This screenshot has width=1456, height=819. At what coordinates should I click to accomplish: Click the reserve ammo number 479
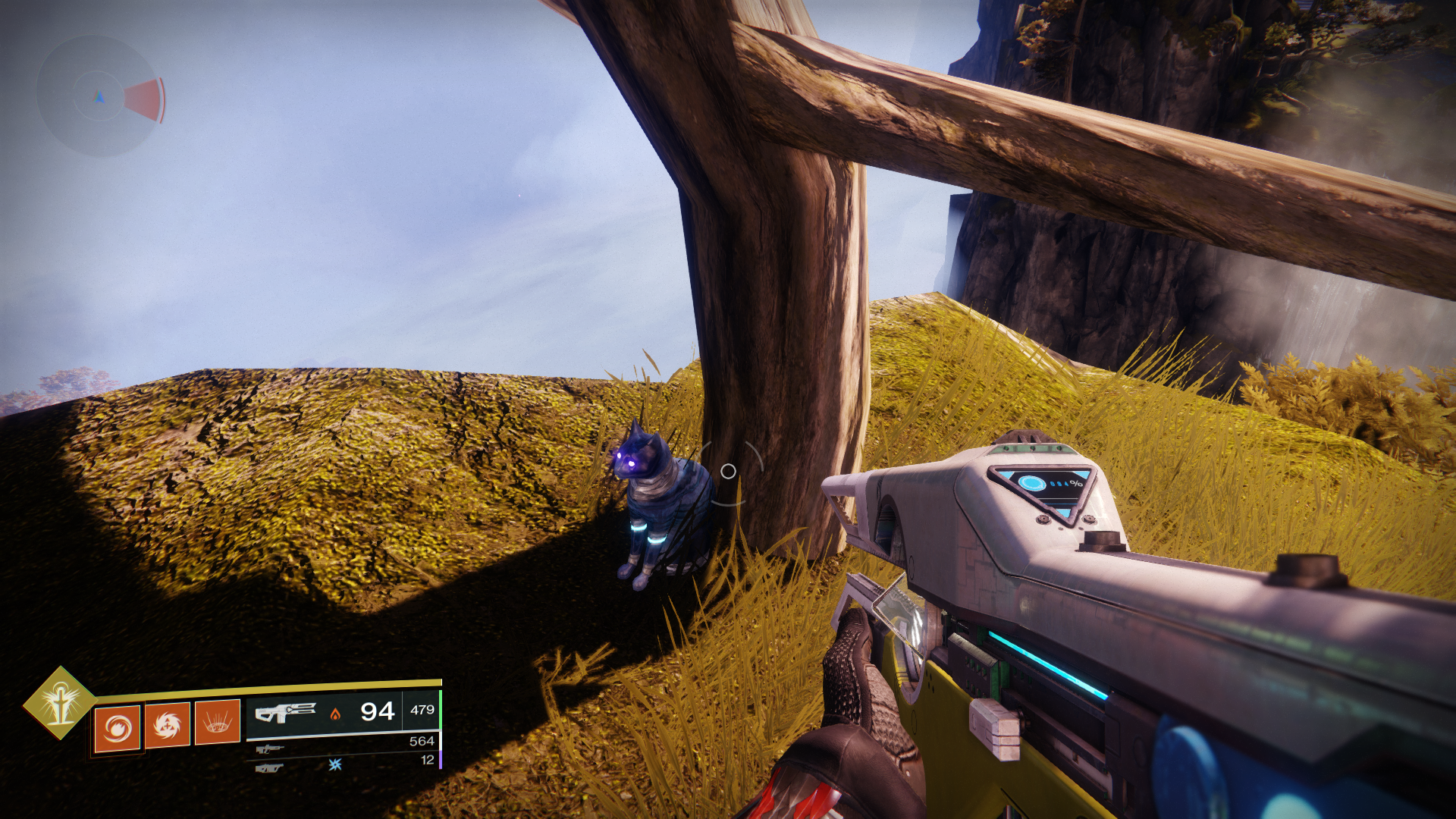coord(422,709)
